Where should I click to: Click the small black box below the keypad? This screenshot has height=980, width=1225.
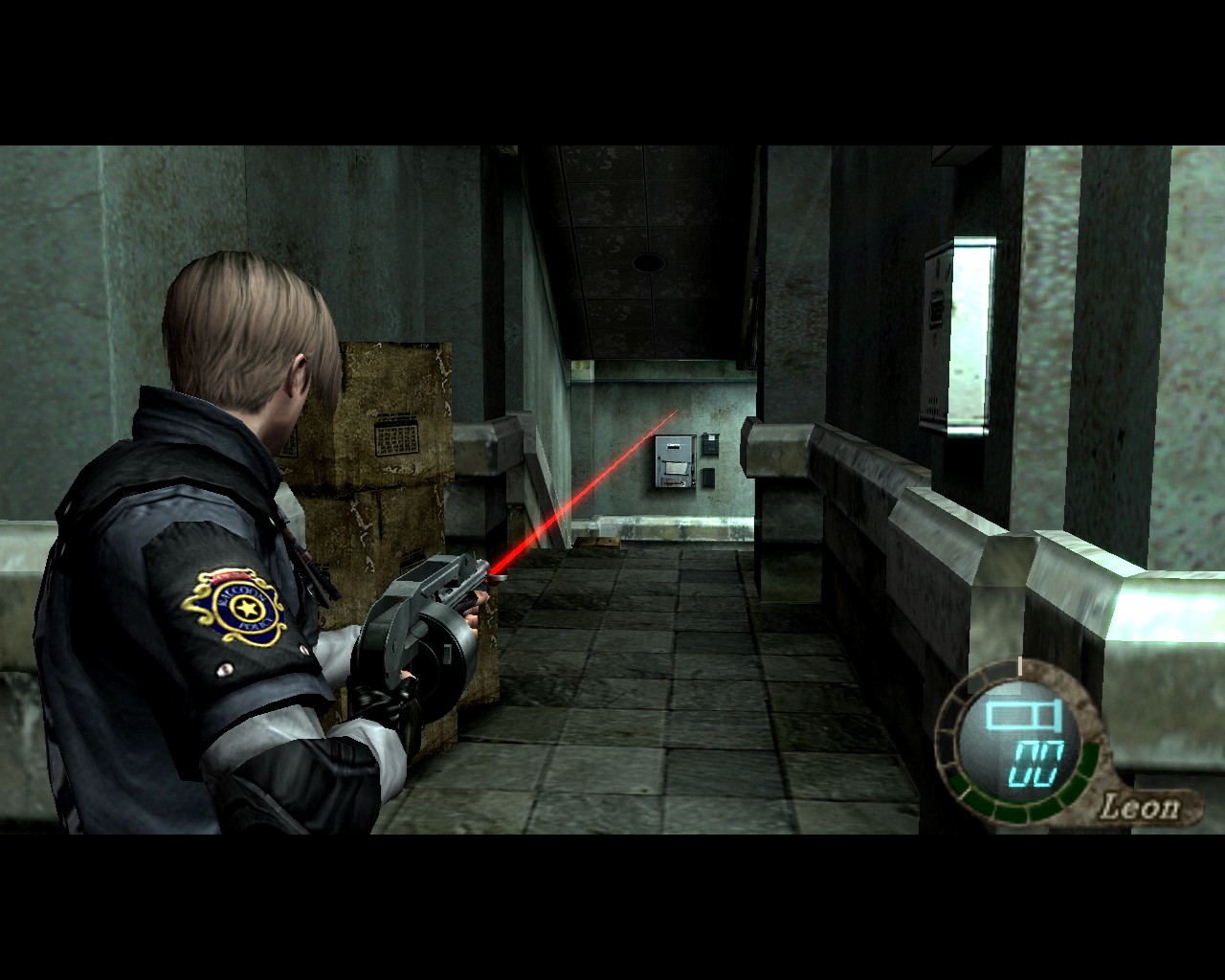coord(708,477)
